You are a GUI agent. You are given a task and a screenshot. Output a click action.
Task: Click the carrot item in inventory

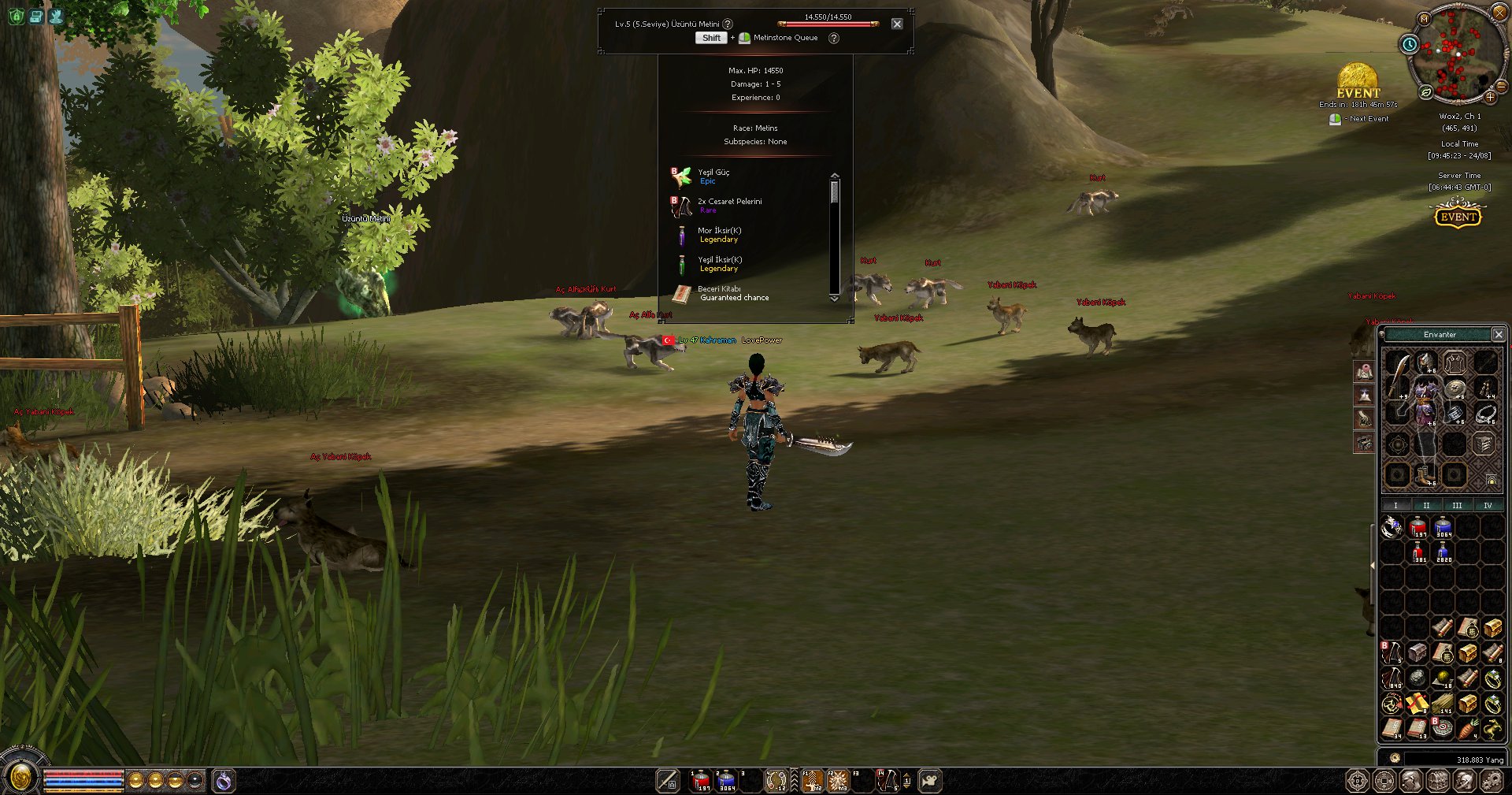(x=1468, y=728)
